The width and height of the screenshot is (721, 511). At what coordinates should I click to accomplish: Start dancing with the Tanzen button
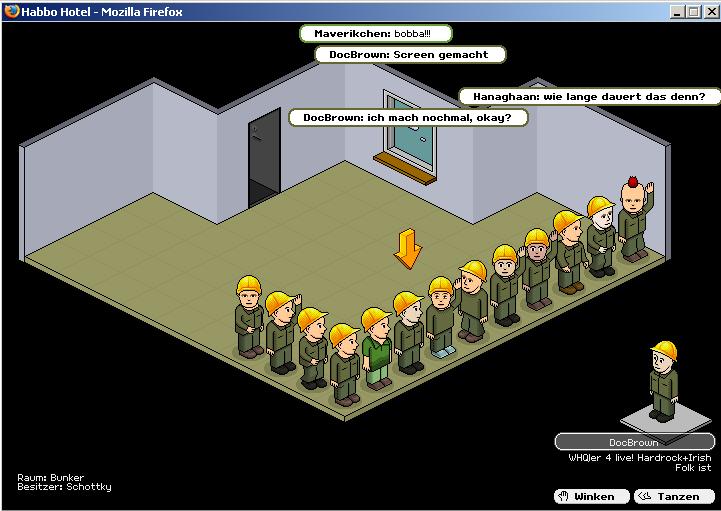click(674, 496)
